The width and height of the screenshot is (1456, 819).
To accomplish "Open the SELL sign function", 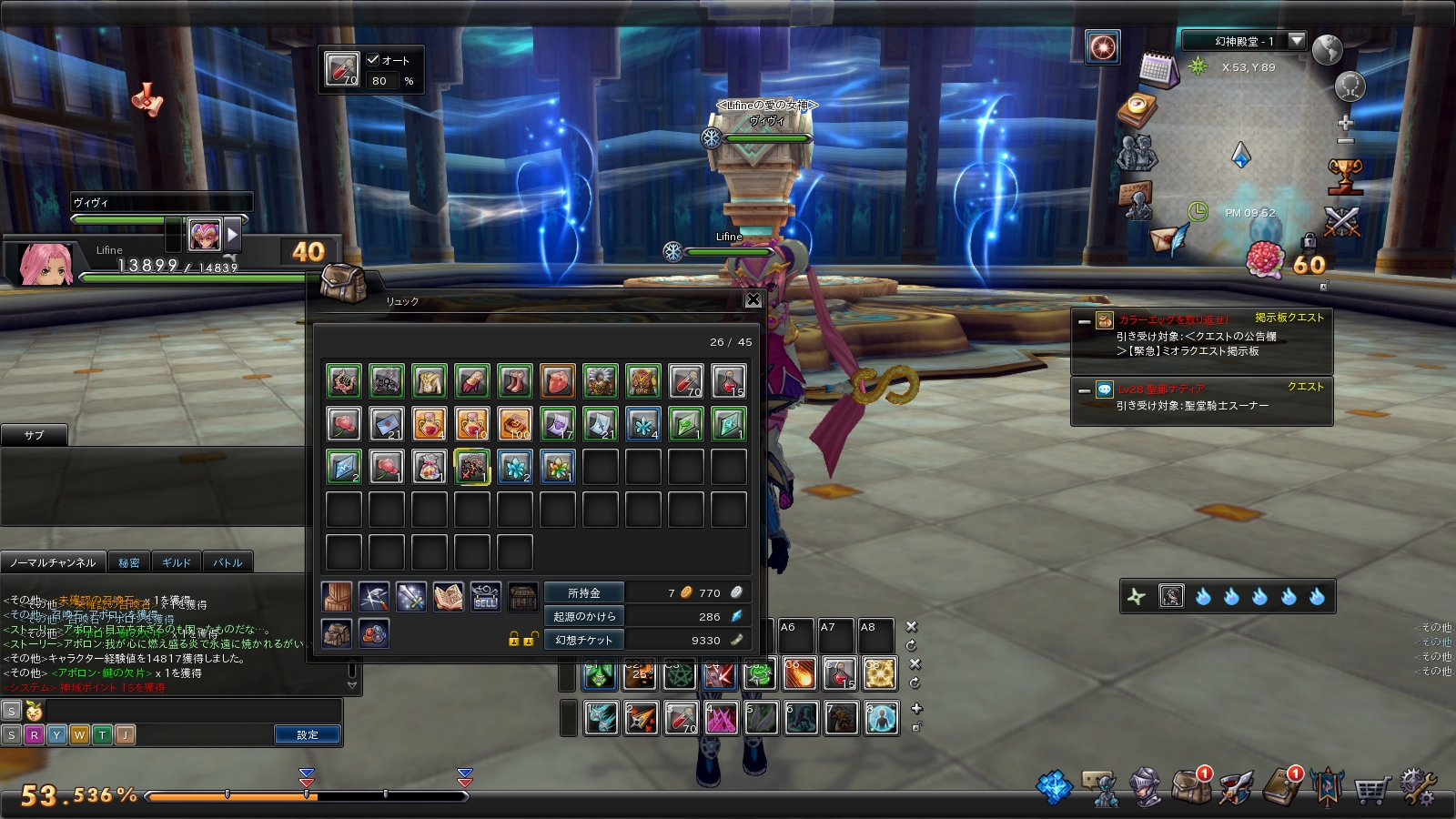I will (x=485, y=597).
